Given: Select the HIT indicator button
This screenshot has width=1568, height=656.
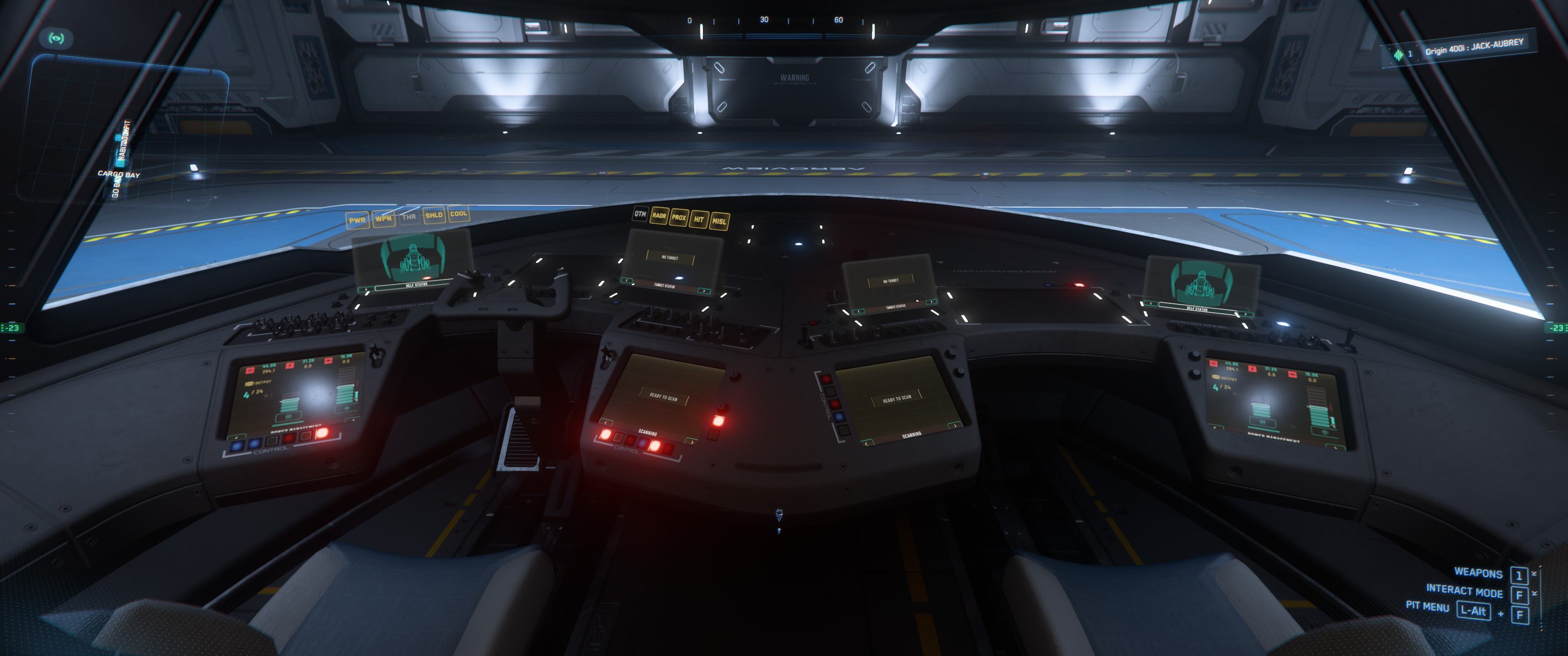Looking at the screenshot, I should pyautogui.click(x=699, y=219).
